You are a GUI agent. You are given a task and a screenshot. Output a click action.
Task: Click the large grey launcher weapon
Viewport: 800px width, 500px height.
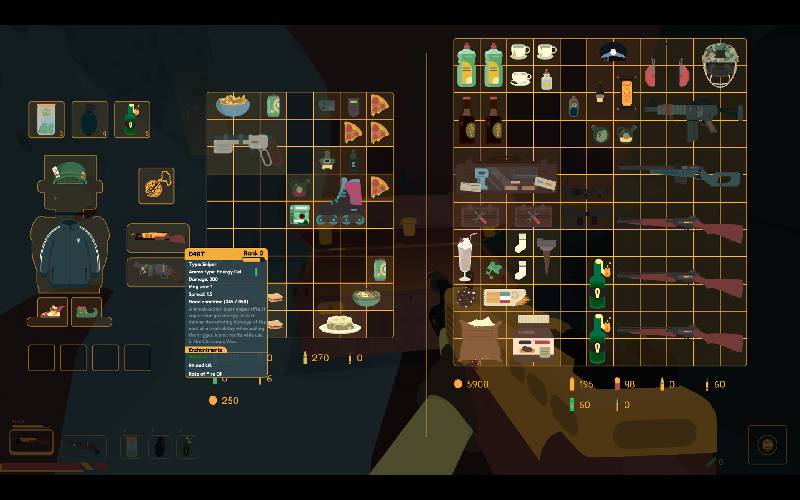pos(245,146)
